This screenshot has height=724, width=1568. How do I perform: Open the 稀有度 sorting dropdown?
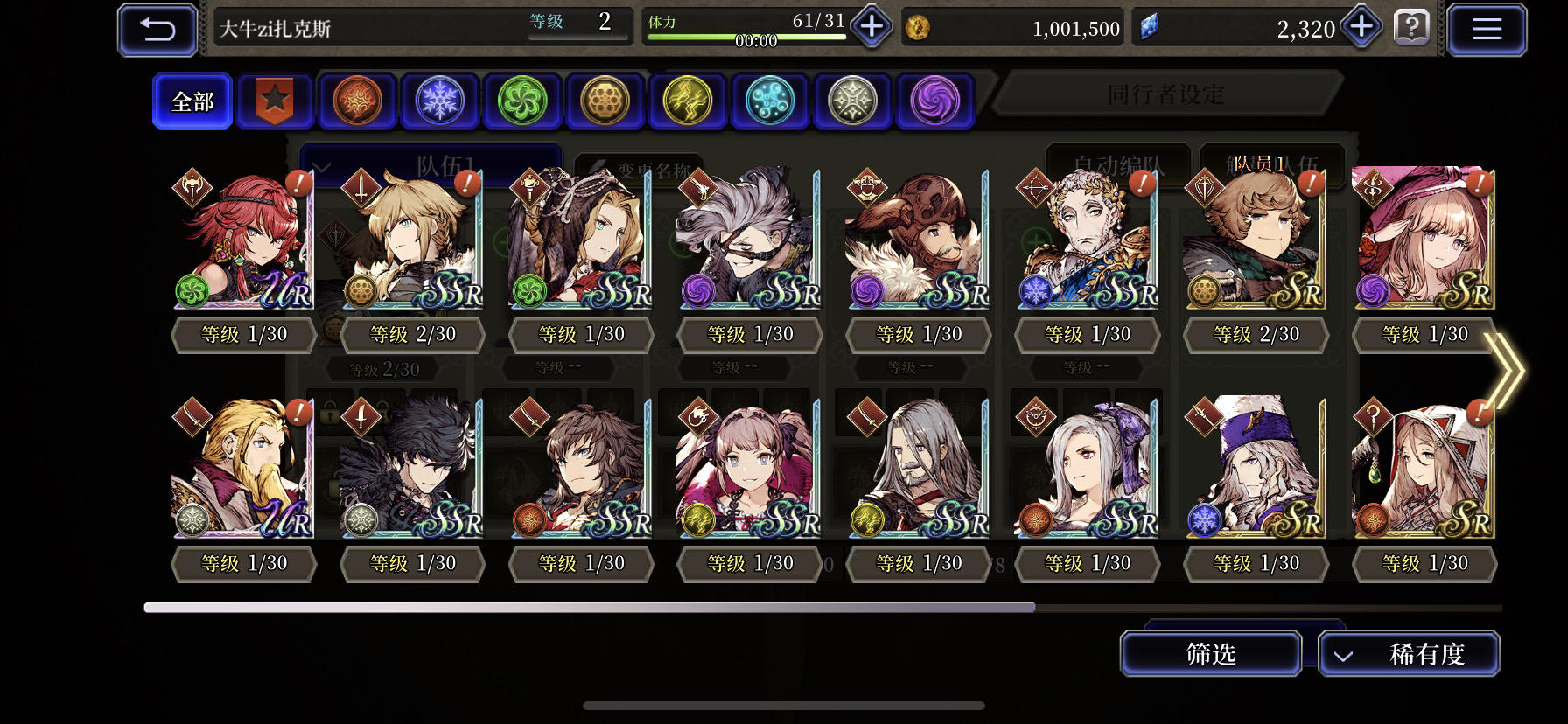click(x=1410, y=653)
